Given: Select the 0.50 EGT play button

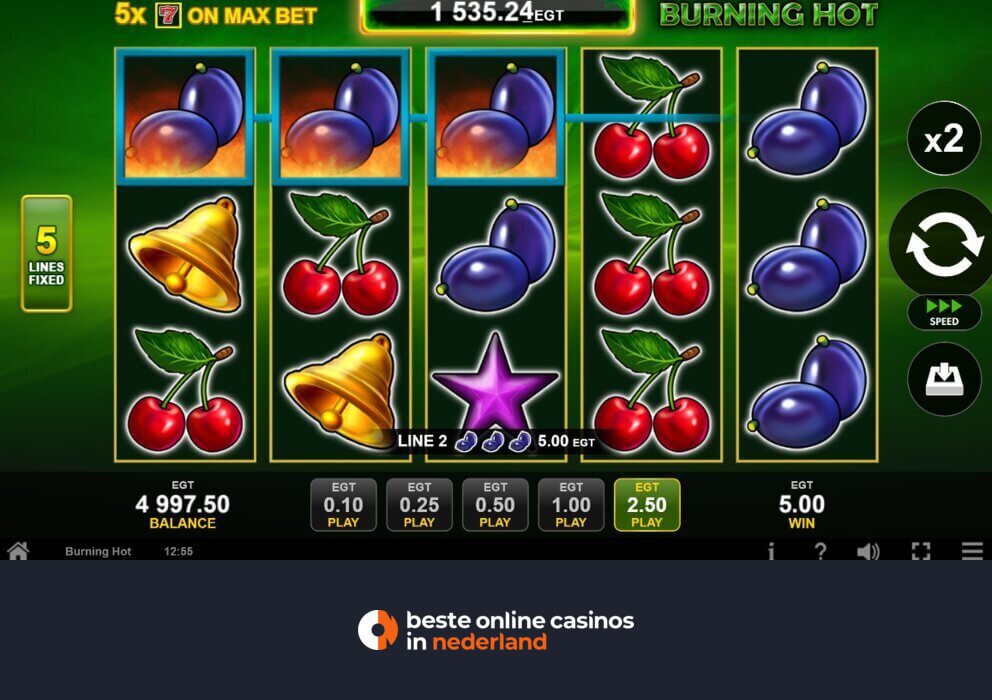Looking at the screenshot, I should tap(495, 505).
